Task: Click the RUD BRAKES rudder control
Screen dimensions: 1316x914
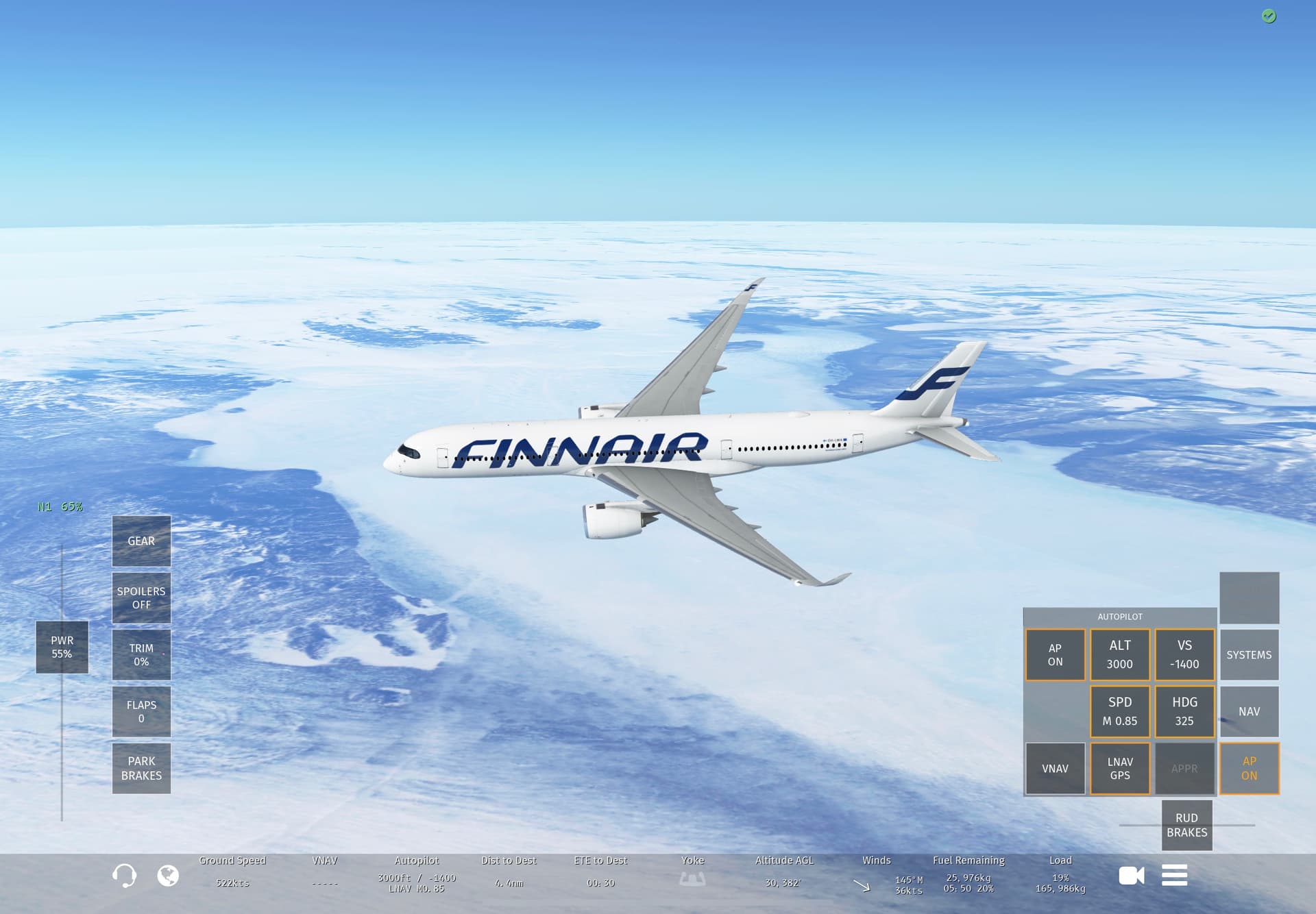Action: pyautogui.click(x=1186, y=826)
